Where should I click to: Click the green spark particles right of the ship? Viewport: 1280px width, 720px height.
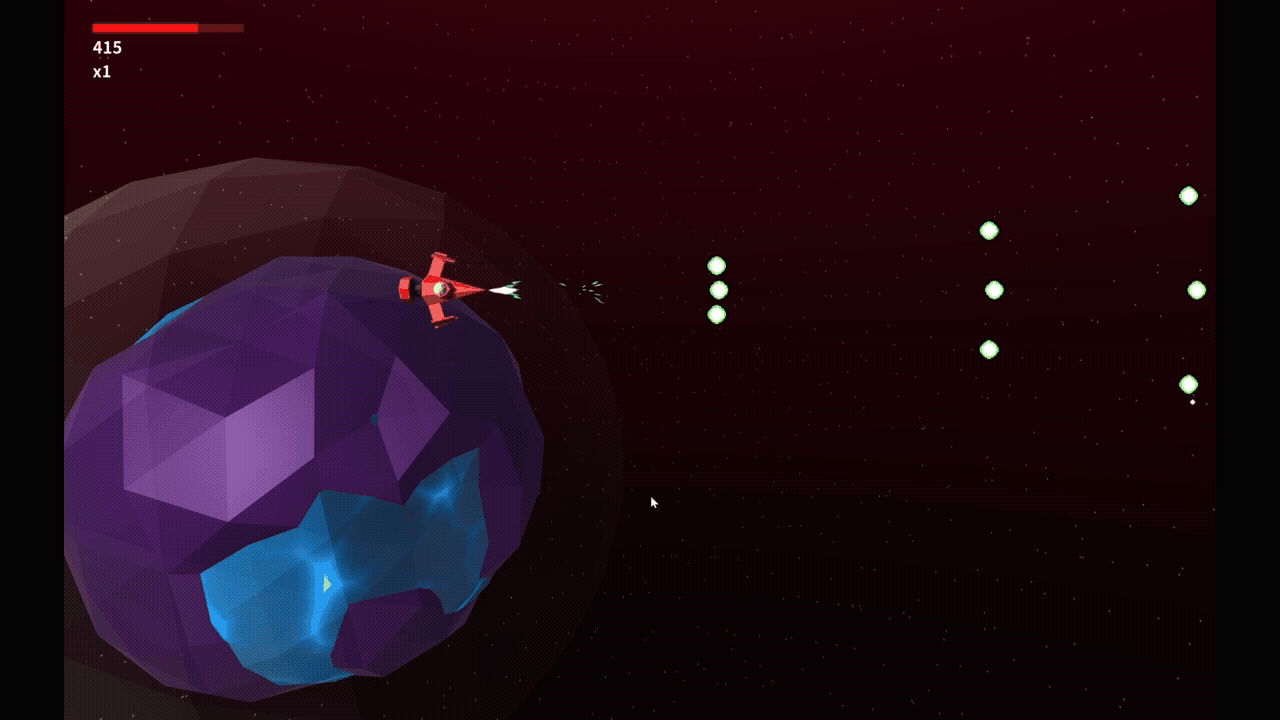point(587,289)
